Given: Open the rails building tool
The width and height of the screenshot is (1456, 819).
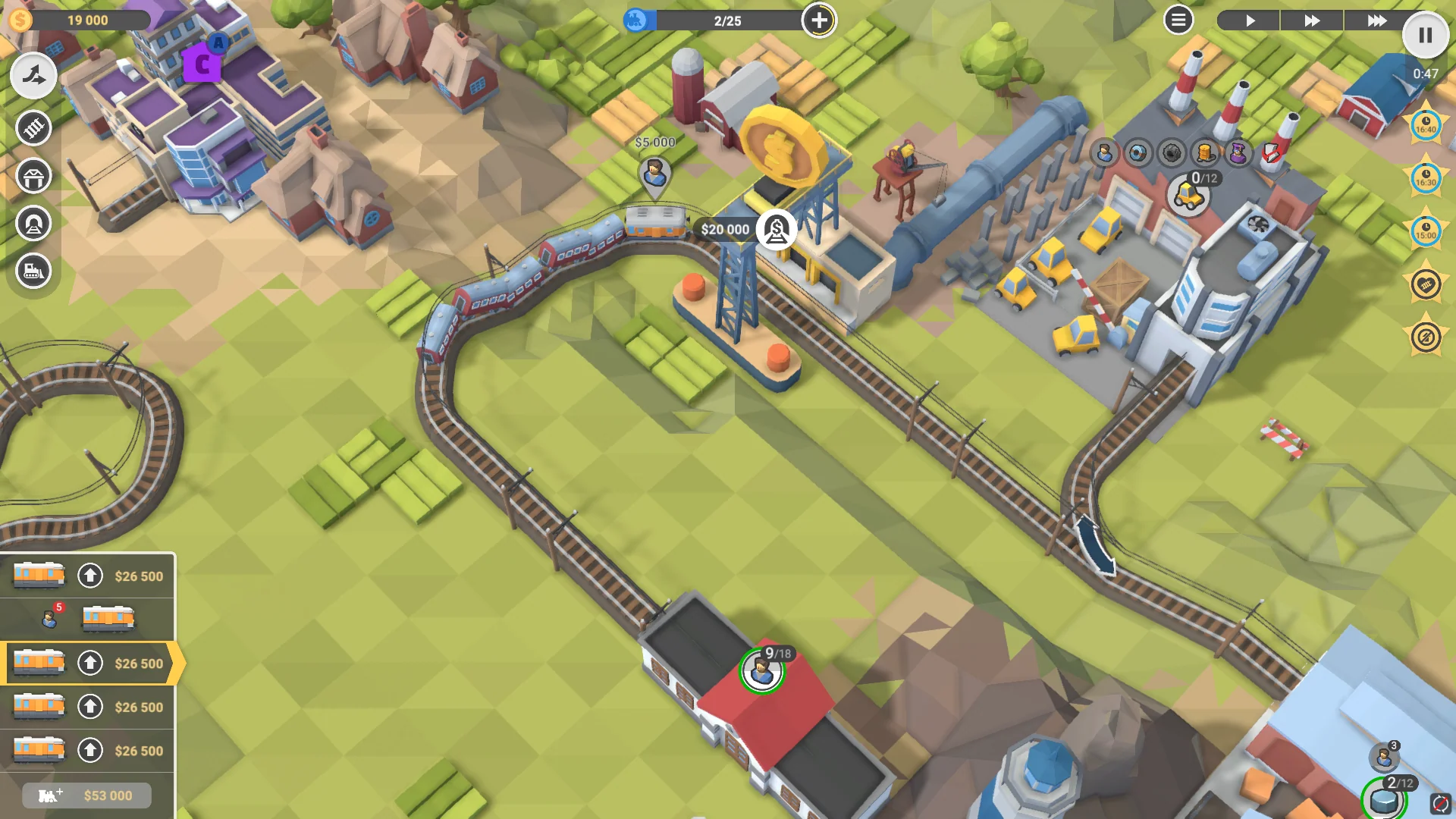Looking at the screenshot, I should [x=33, y=129].
